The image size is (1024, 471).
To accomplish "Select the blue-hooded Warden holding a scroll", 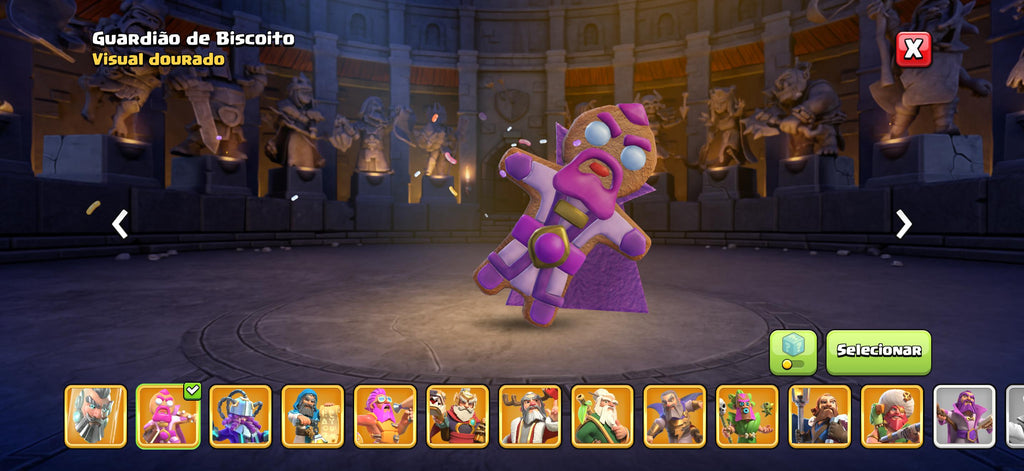I will pos(312,416).
